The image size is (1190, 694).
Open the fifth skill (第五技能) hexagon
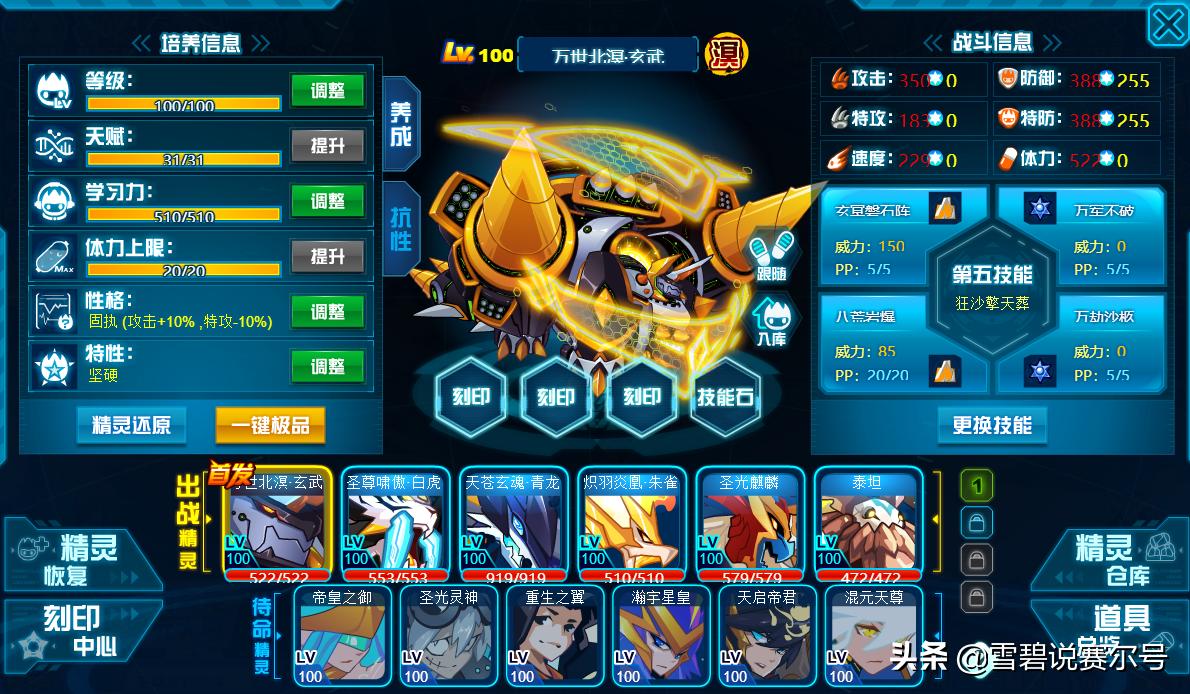[992, 287]
